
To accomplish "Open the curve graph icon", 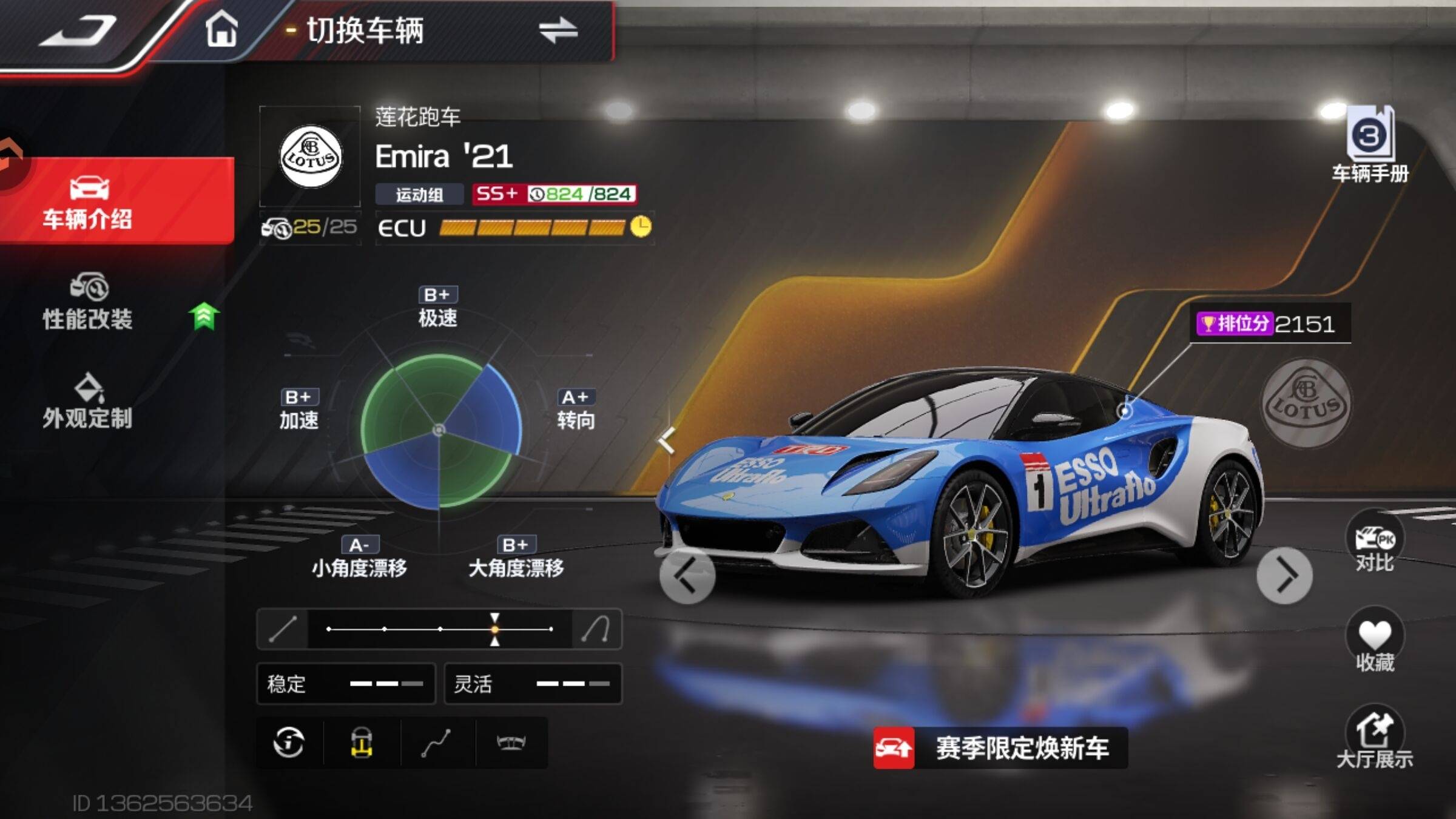I will coord(436,743).
